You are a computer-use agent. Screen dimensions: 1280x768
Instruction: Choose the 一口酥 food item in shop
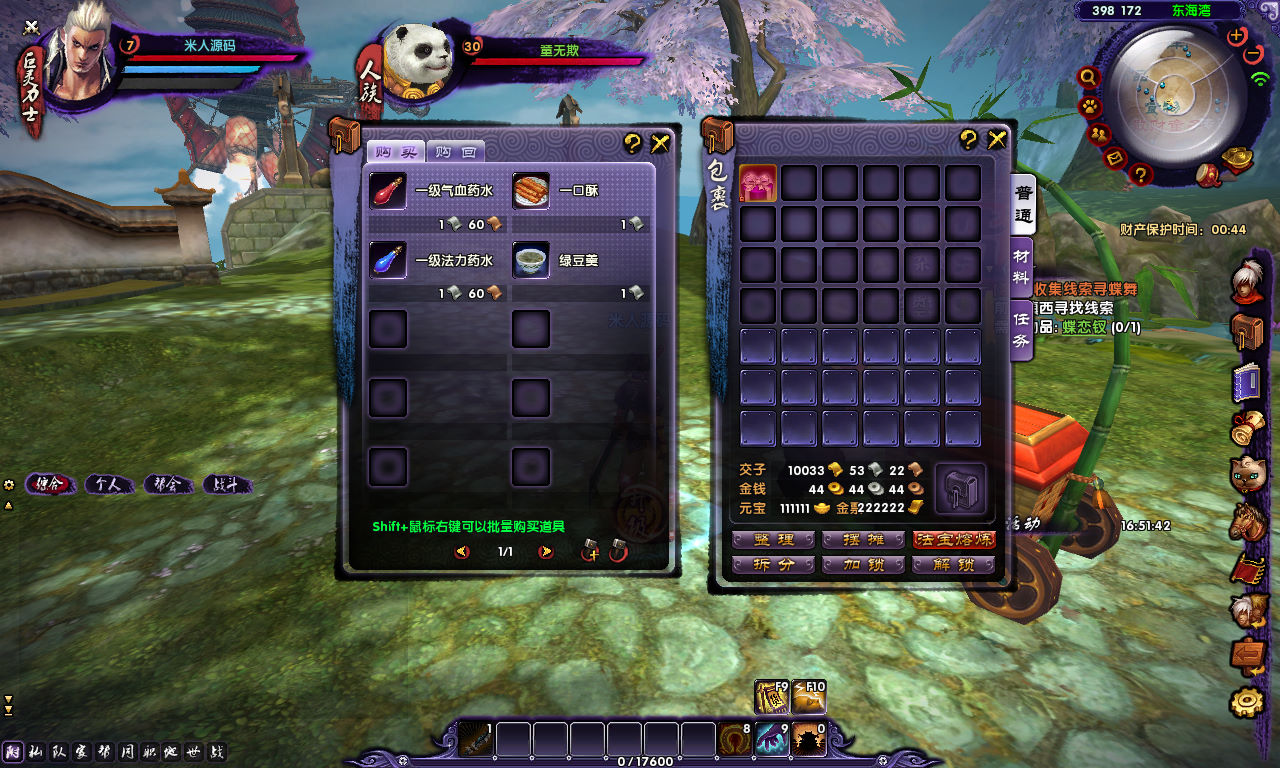pyautogui.click(x=531, y=191)
